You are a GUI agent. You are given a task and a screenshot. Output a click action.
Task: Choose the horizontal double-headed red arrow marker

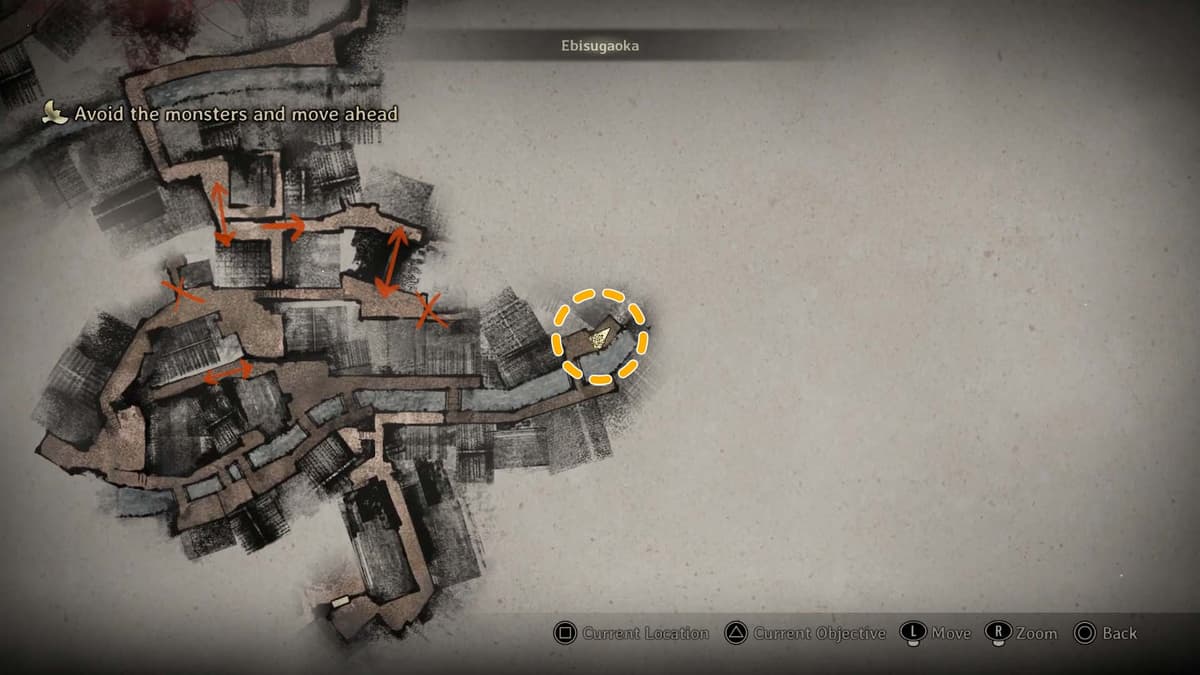[x=228, y=371]
